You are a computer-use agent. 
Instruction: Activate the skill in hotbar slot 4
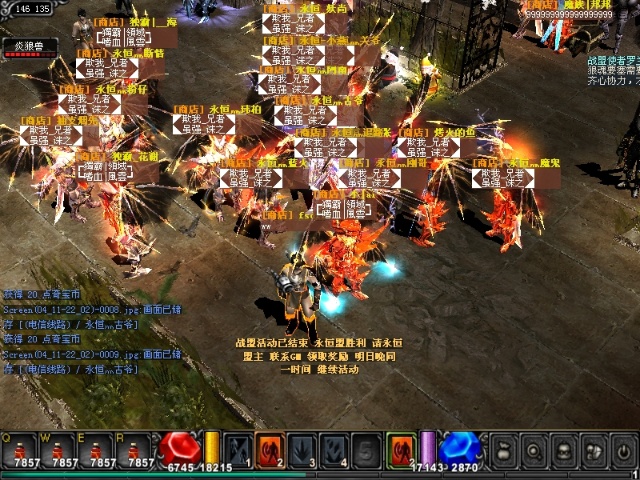pos(336,449)
